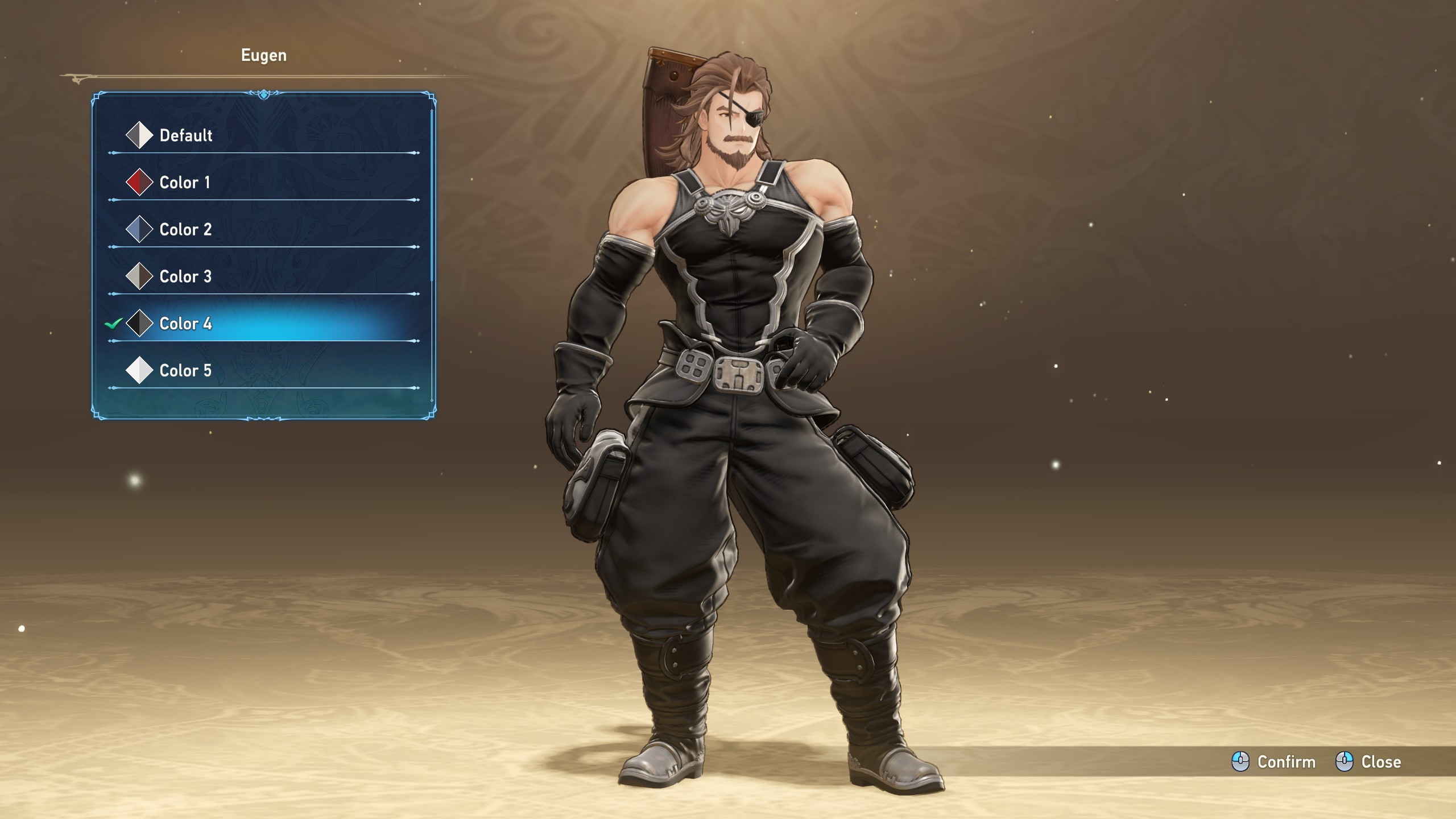Select the Color 3 outfit option
The height and width of the screenshot is (819, 1456).
pyautogui.click(x=185, y=277)
